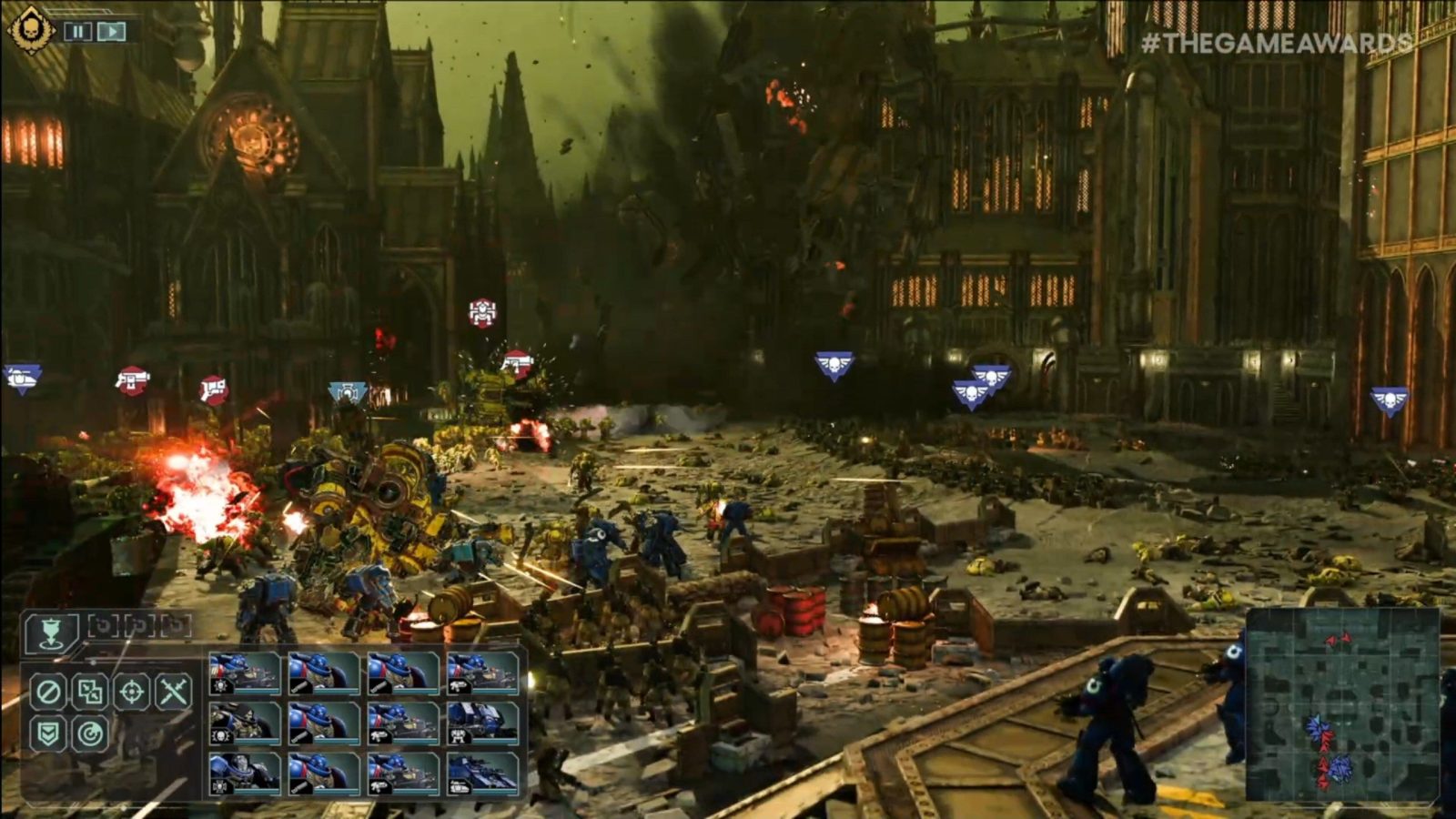Use the swap tiles ability icon

pos(88,693)
